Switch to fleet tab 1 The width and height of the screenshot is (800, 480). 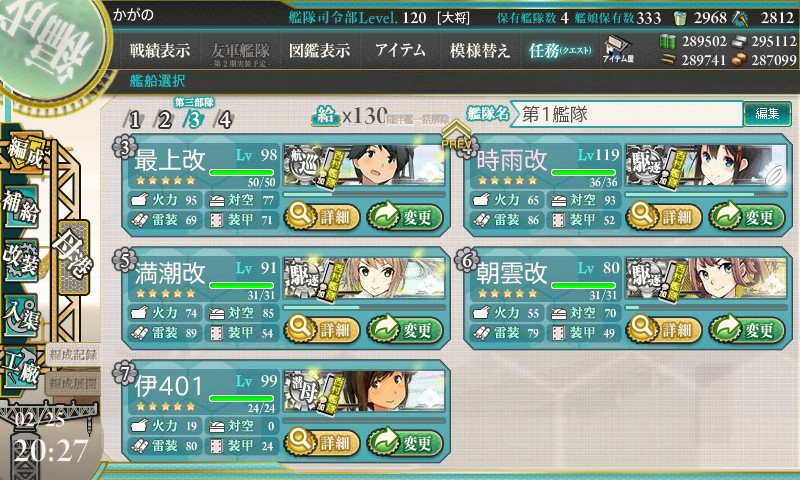tap(134, 120)
